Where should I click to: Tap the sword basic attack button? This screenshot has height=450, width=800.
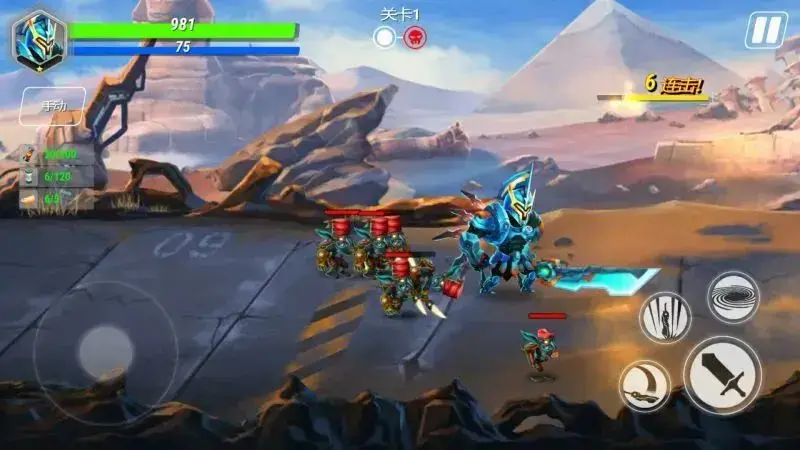722,375
